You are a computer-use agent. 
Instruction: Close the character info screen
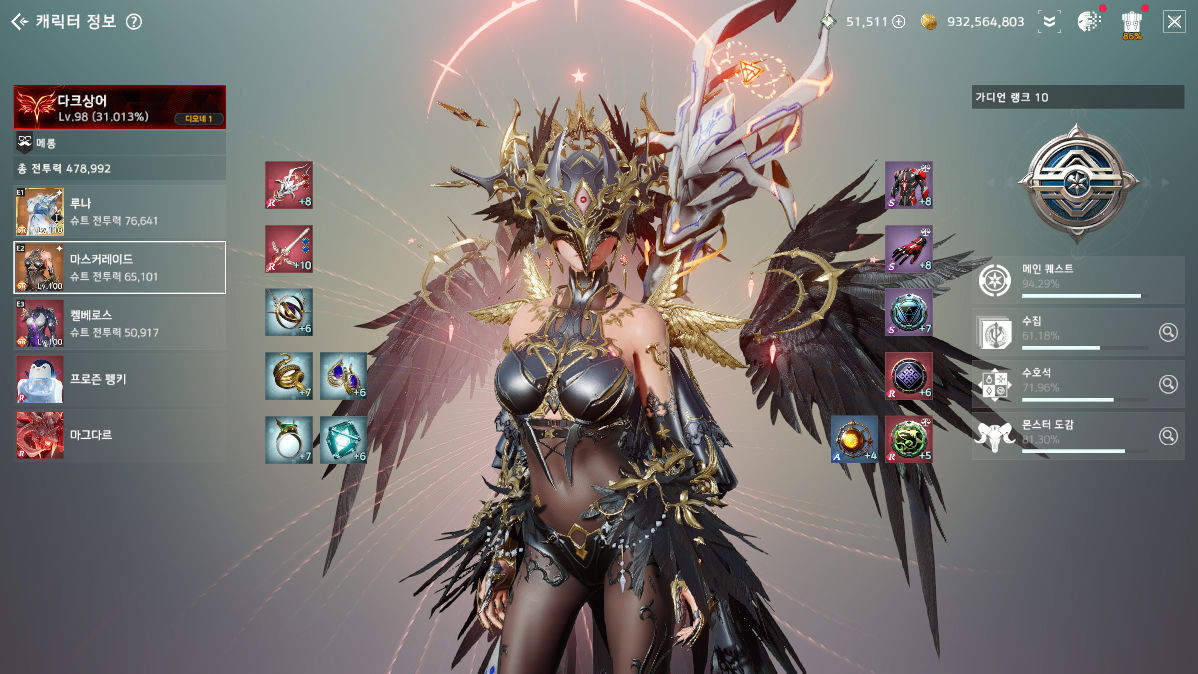(x=1174, y=22)
